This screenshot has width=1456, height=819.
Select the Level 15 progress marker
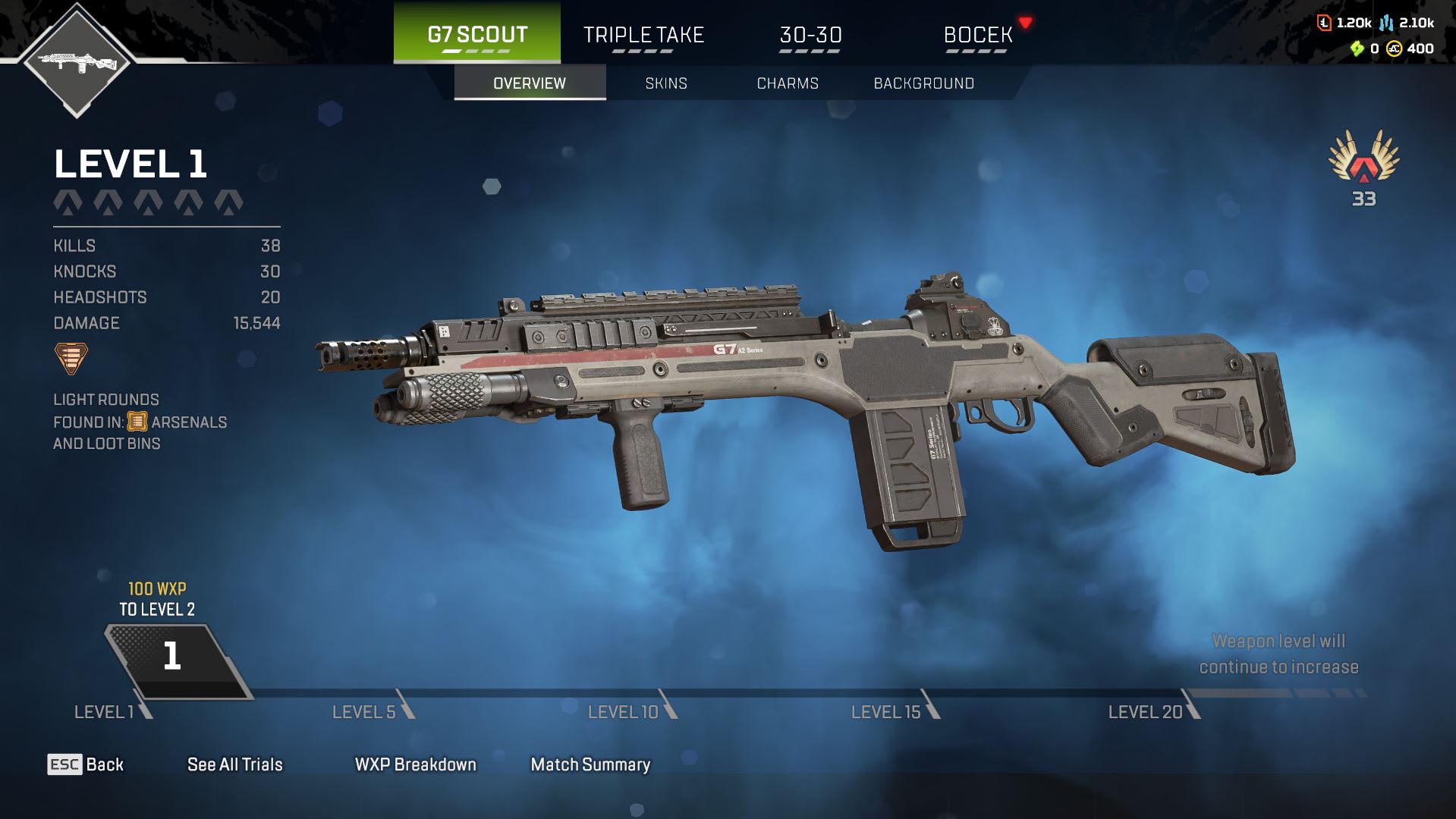click(x=885, y=712)
